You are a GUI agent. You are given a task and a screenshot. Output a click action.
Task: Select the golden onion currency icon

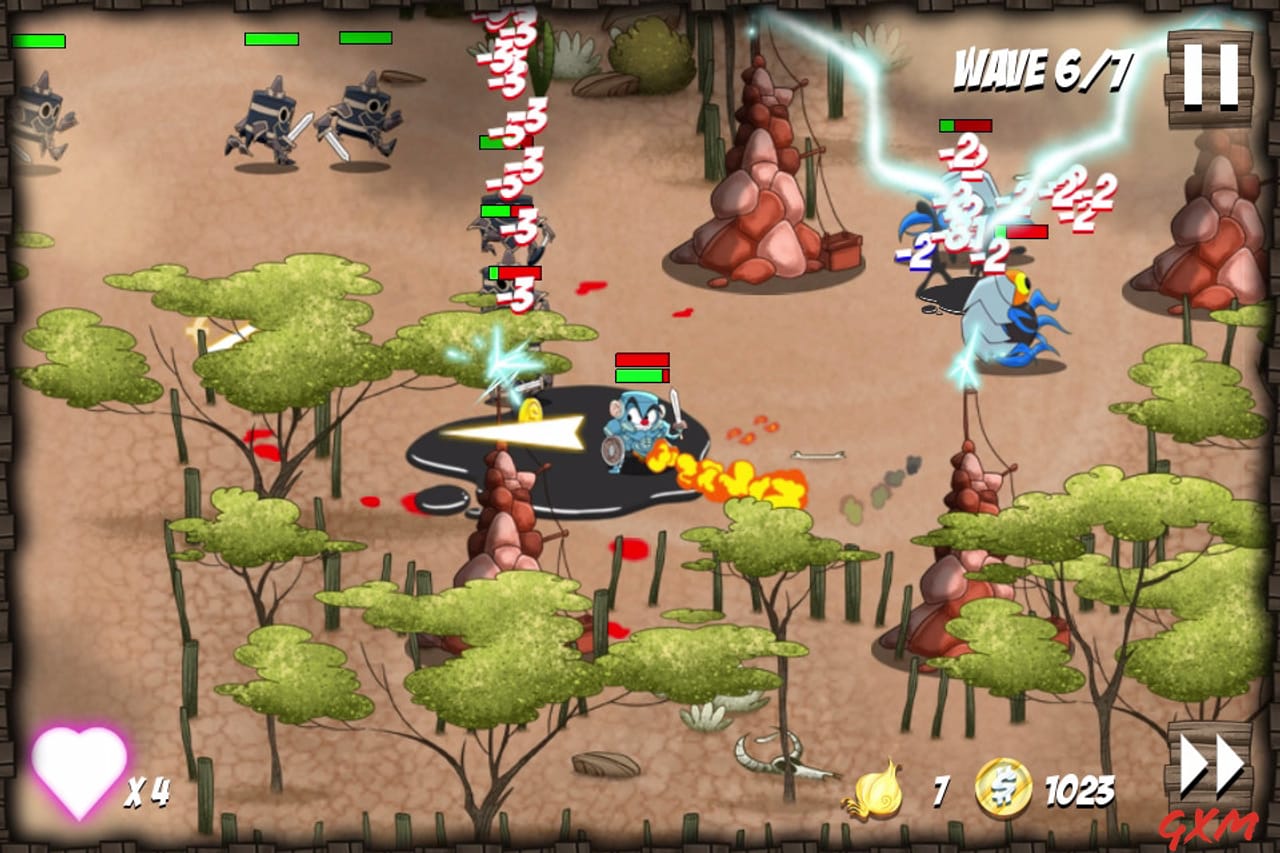(877, 790)
